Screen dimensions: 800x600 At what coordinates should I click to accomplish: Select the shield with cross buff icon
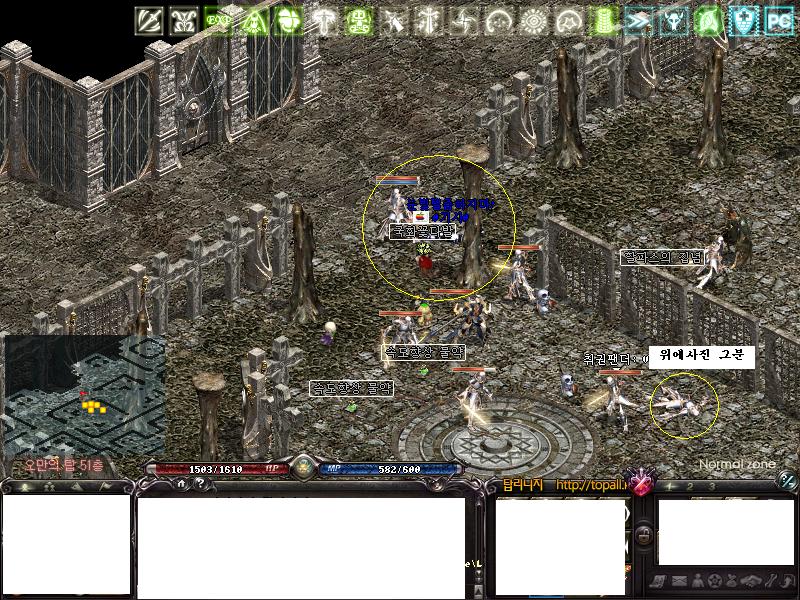[x=743, y=21]
